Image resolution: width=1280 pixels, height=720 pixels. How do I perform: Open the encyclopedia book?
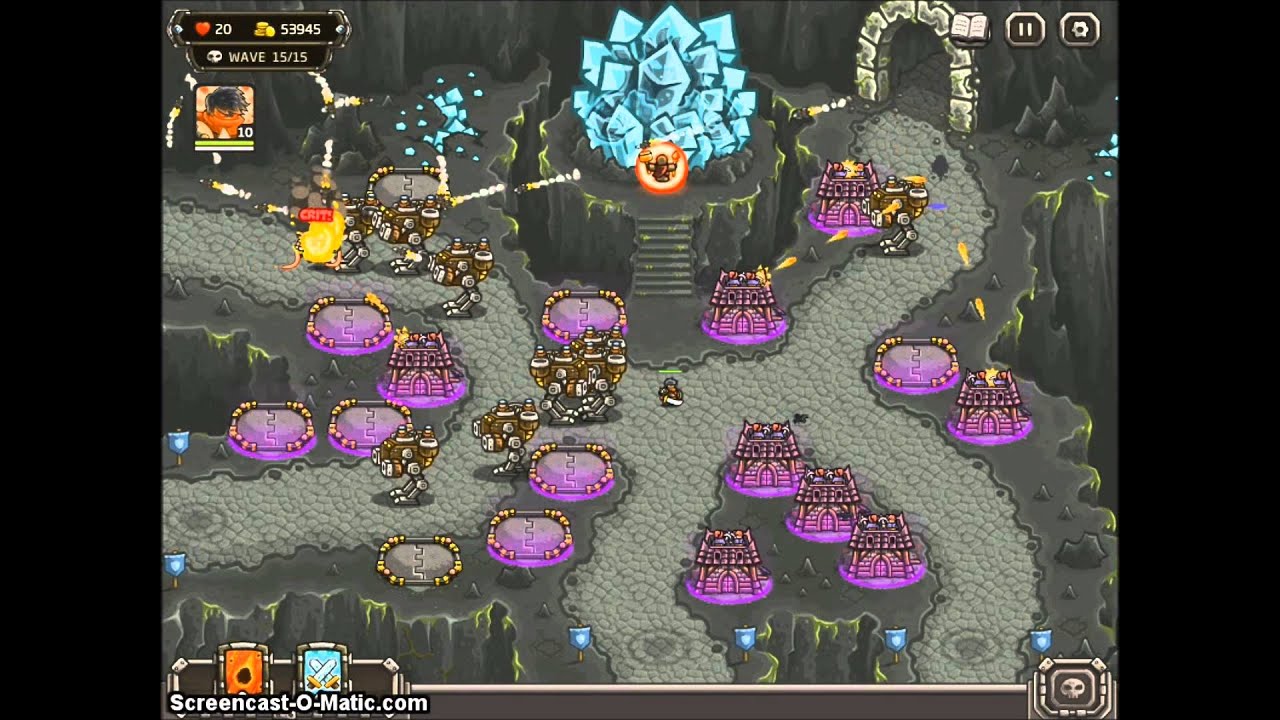(969, 28)
